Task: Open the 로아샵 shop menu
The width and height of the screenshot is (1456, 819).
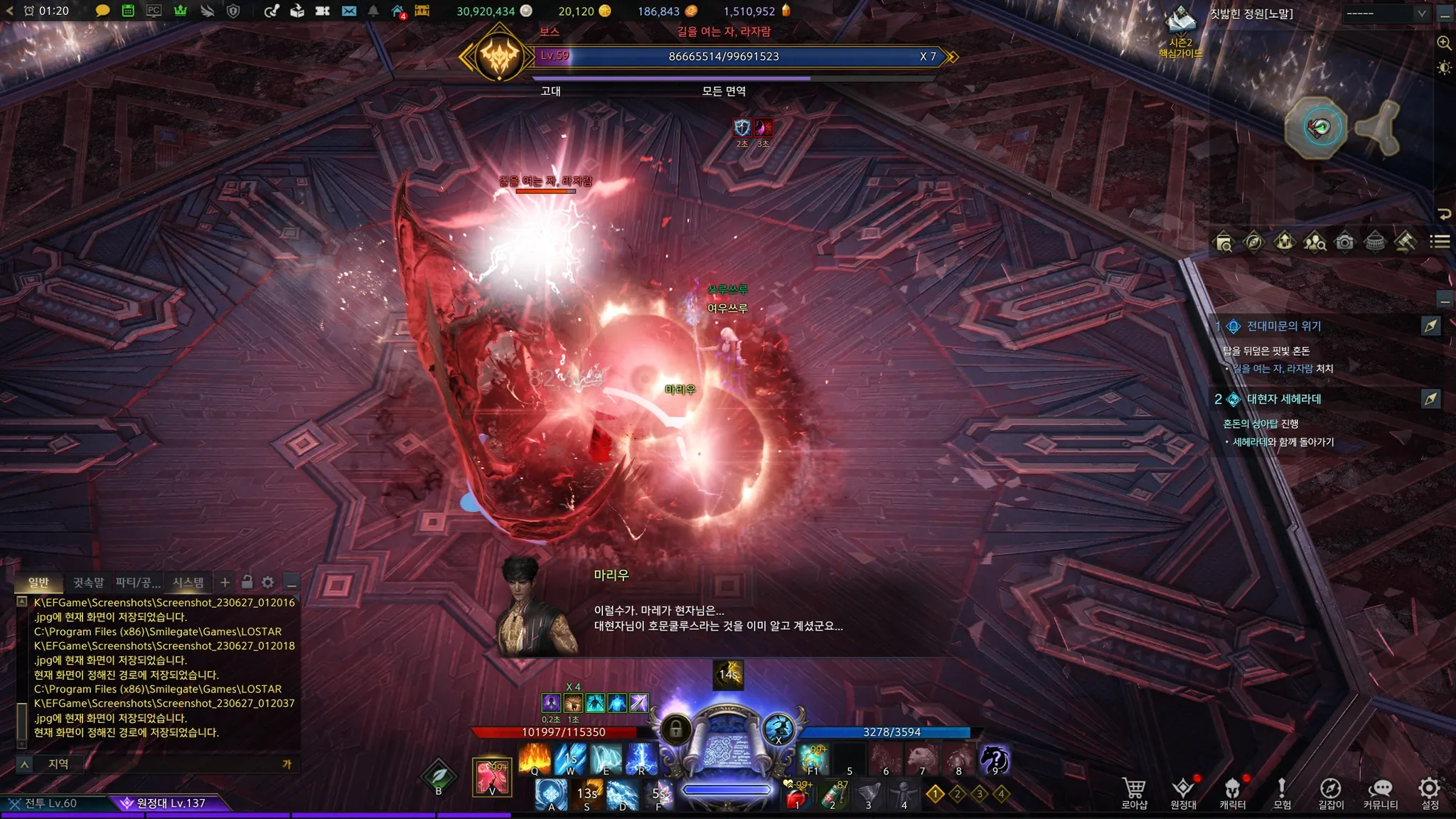Action: point(1134,793)
